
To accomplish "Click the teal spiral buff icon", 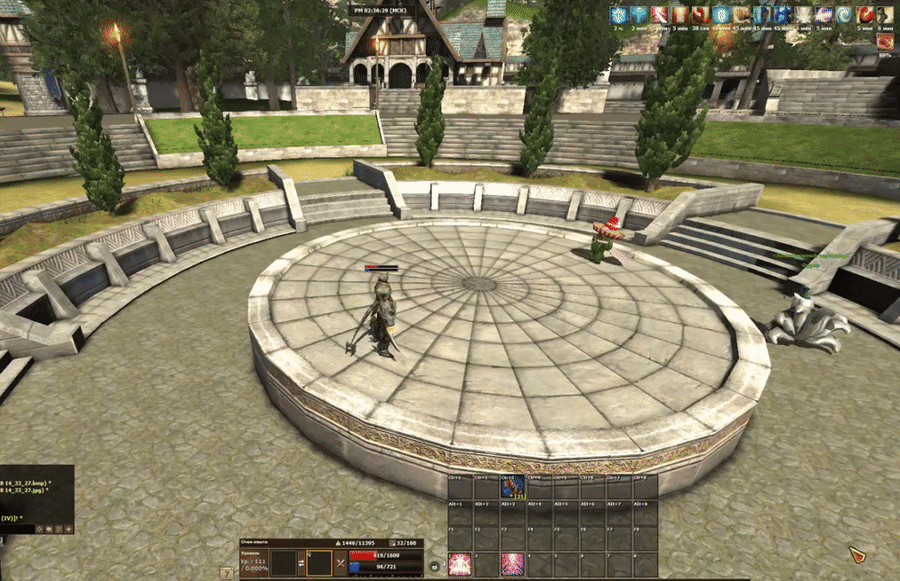I will click(847, 15).
